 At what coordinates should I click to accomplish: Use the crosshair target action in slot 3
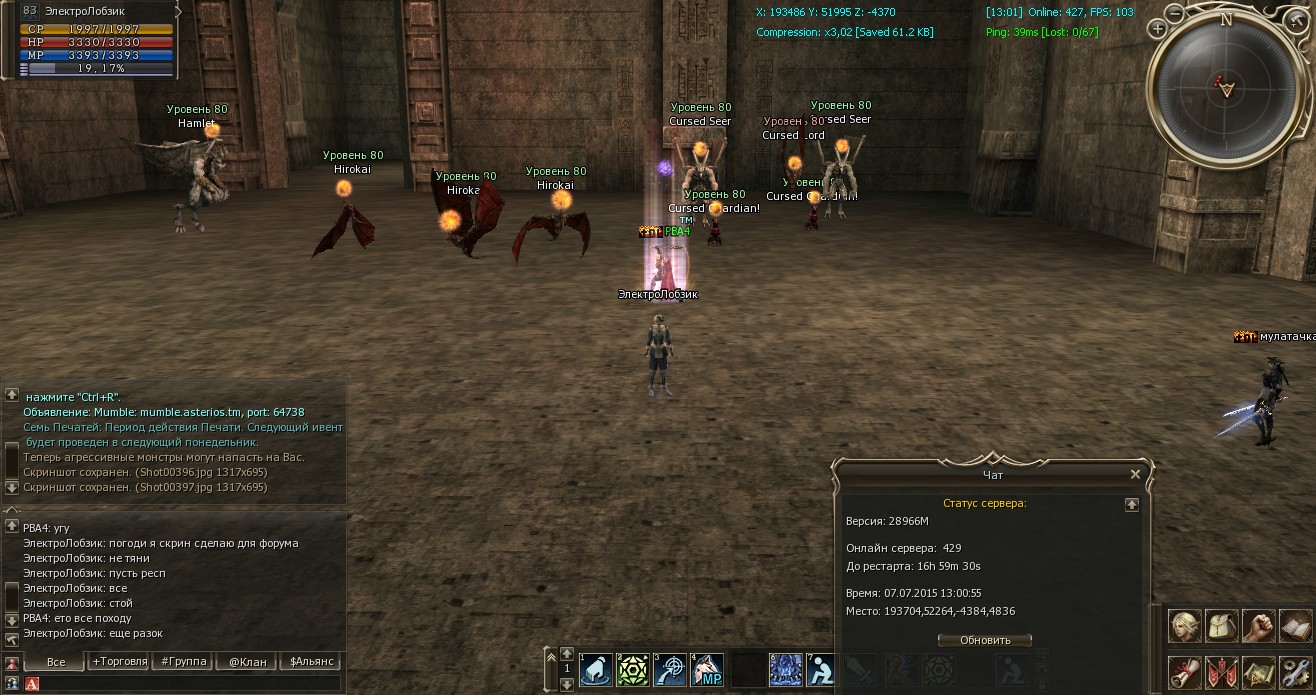point(670,670)
